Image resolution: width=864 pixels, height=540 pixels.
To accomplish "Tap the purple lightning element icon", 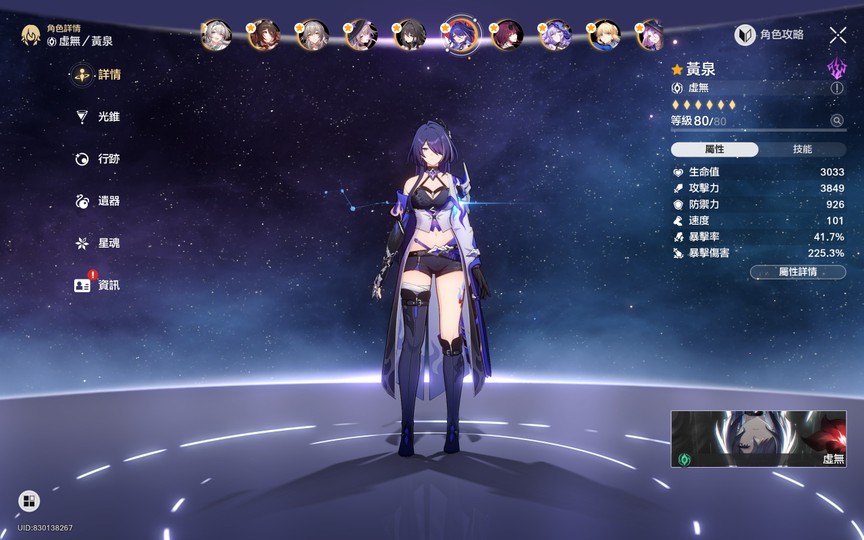I will 836,68.
